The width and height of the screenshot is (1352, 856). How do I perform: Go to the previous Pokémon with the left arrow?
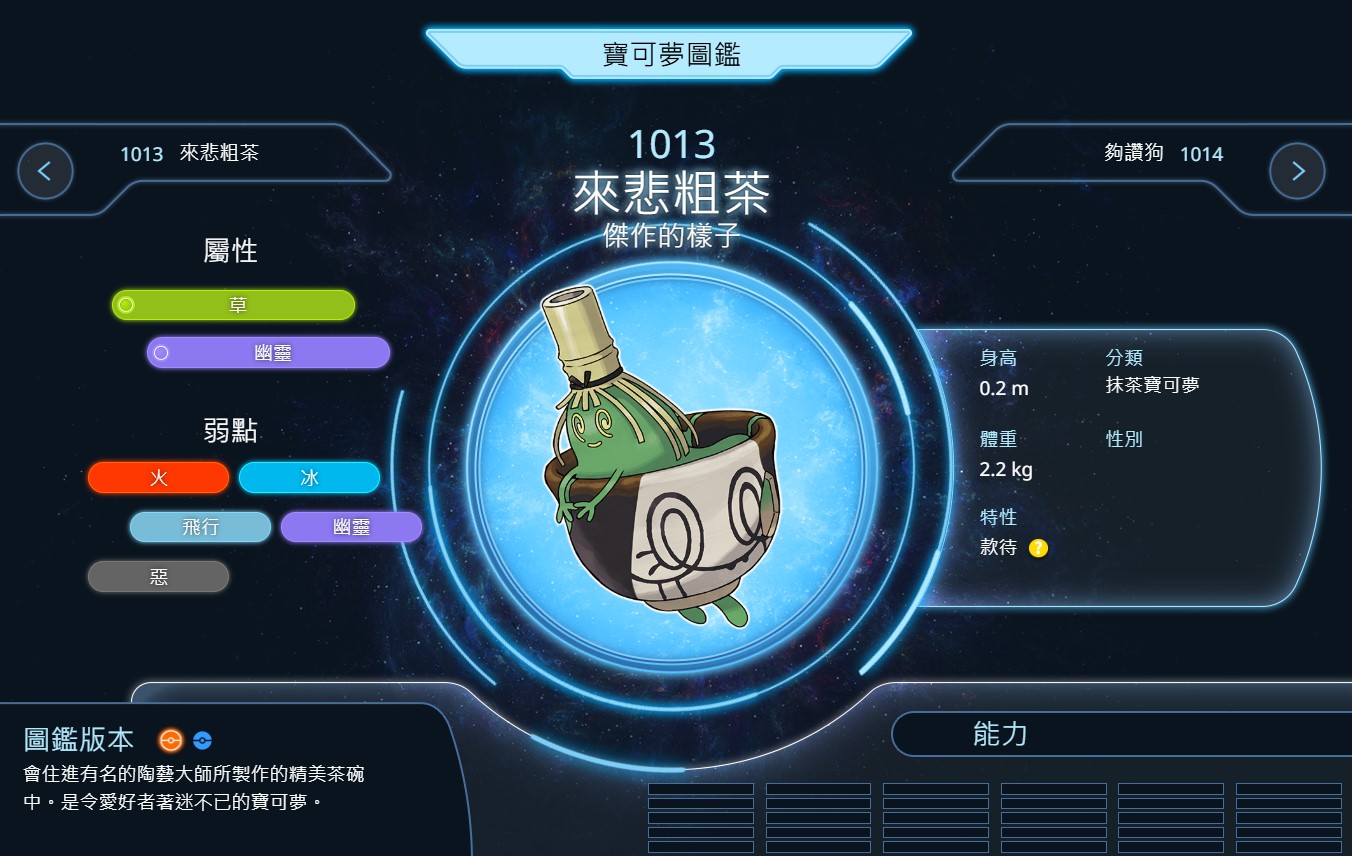tap(45, 171)
